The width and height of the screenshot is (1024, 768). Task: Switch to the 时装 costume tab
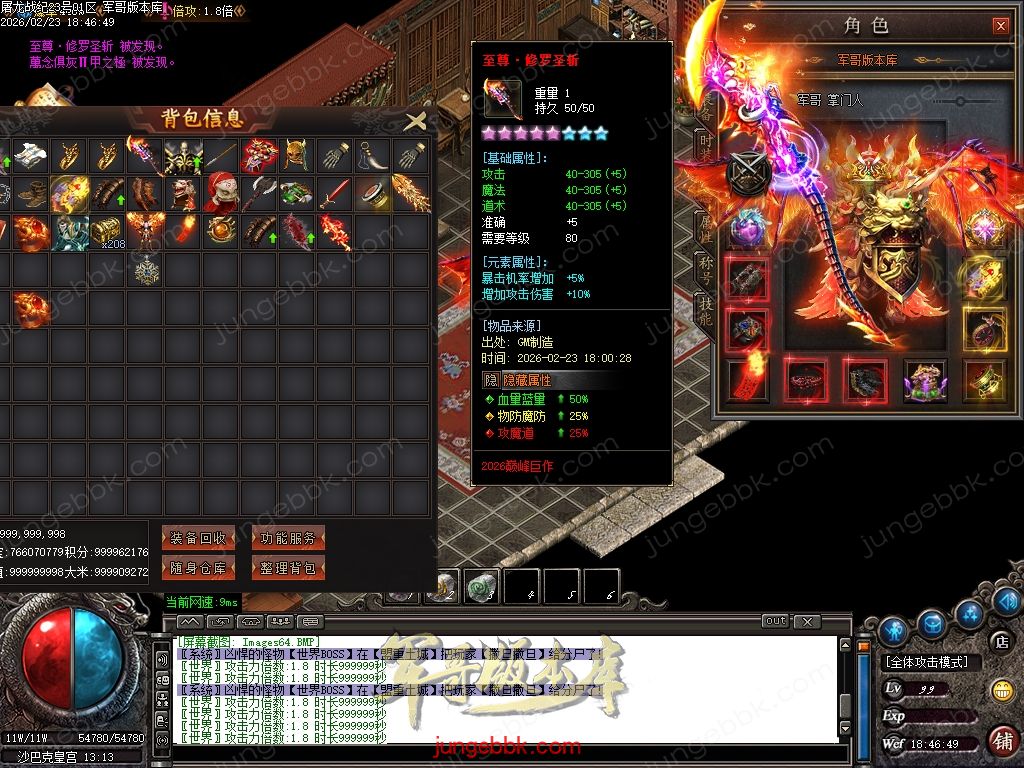coord(705,148)
